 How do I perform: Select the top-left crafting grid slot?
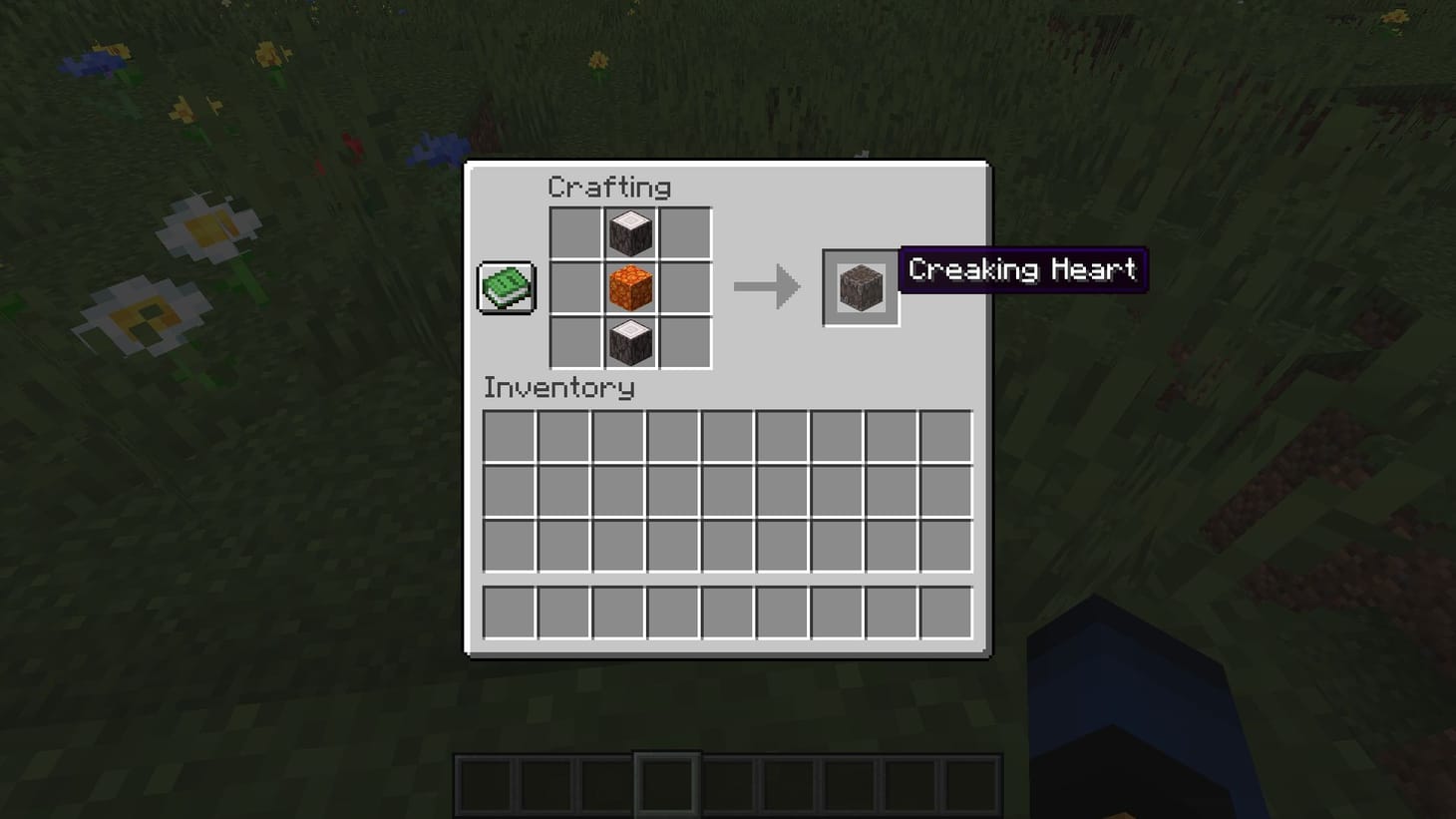tap(575, 234)
